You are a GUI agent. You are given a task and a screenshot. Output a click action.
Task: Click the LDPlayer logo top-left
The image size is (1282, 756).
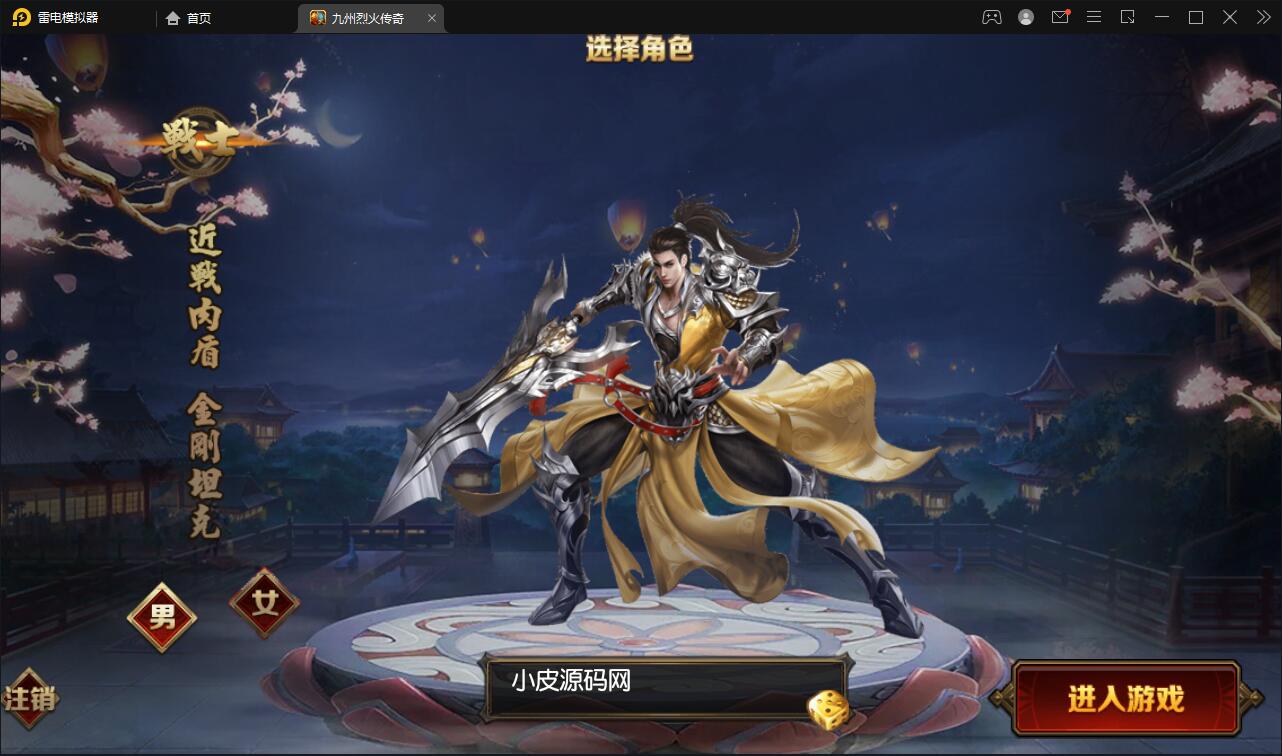tap(20, 17)
